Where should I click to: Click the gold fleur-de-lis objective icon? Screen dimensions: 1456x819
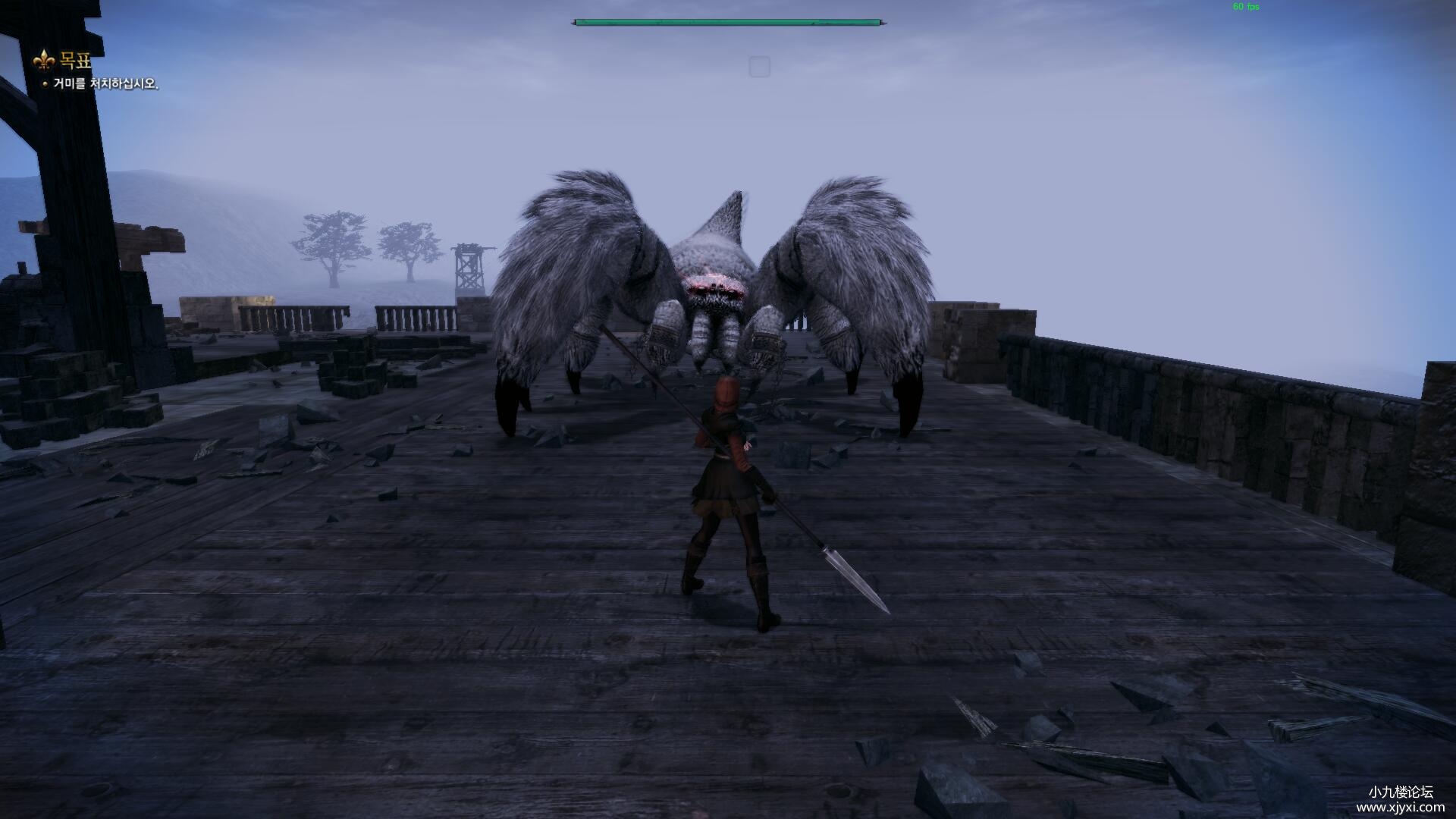pyautogui.click(x=44, y=61)
